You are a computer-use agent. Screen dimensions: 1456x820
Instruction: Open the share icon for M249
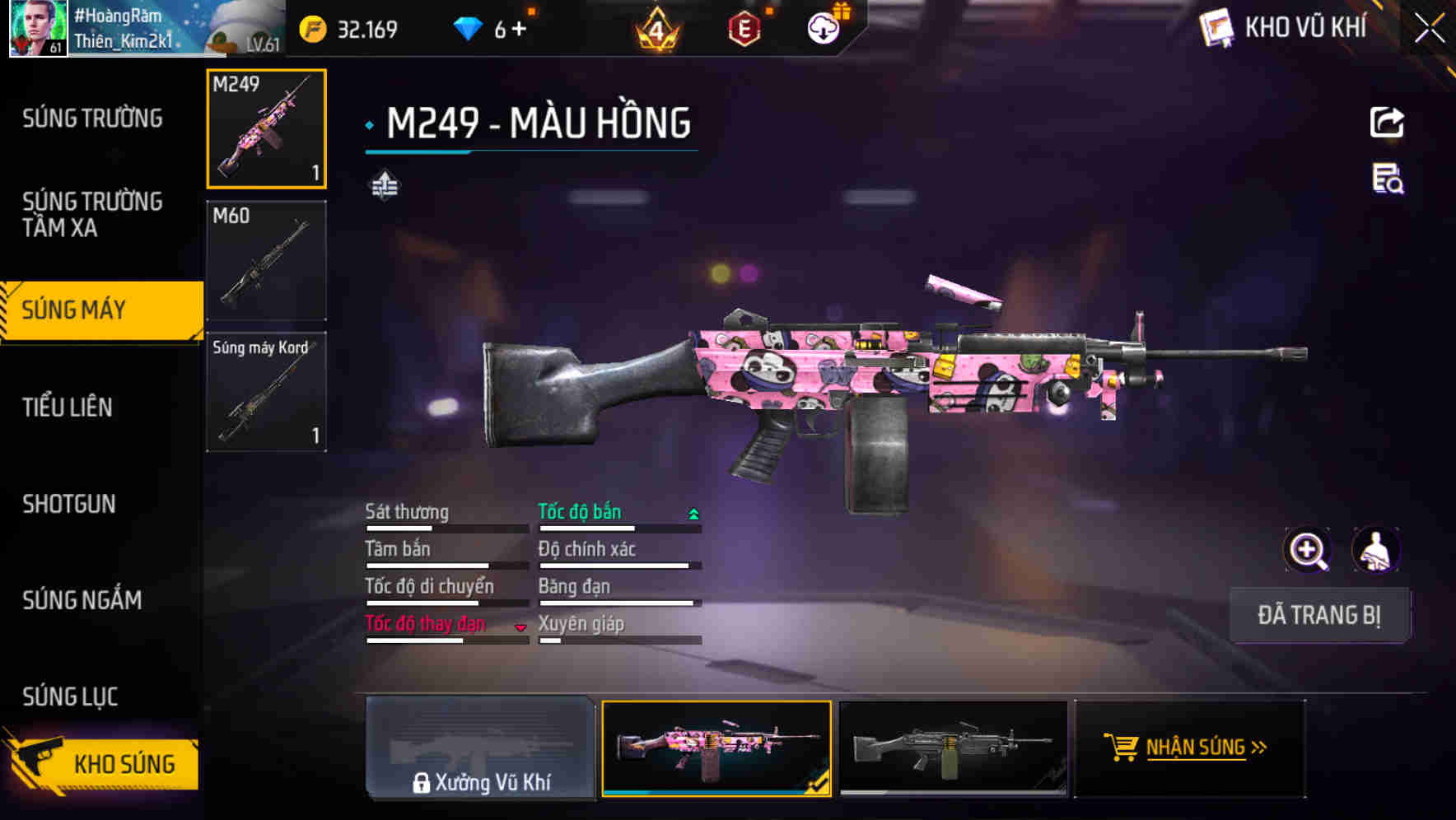[x=1388, y=122]
